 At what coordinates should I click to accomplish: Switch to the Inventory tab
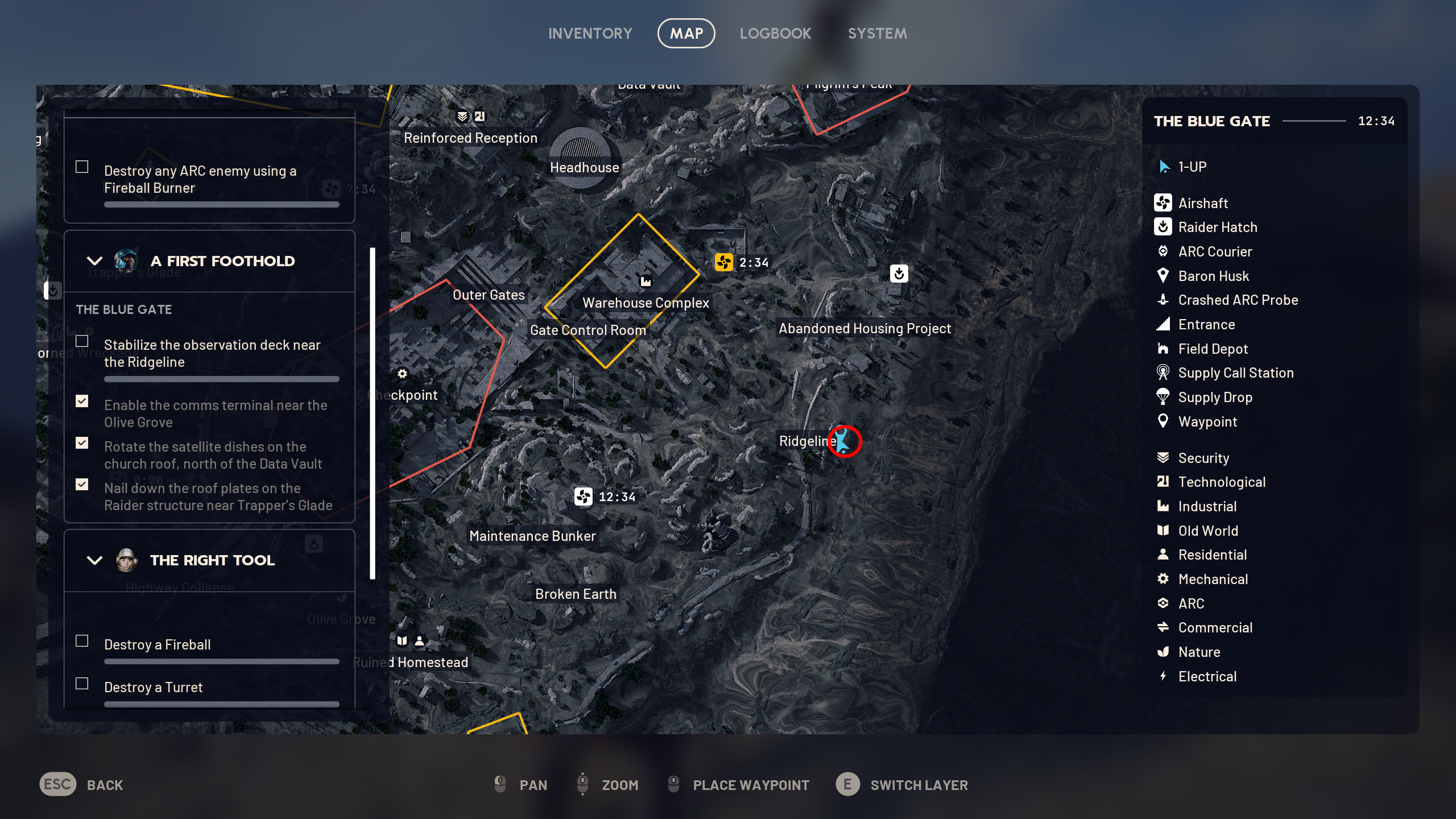[x=590, y=32]
